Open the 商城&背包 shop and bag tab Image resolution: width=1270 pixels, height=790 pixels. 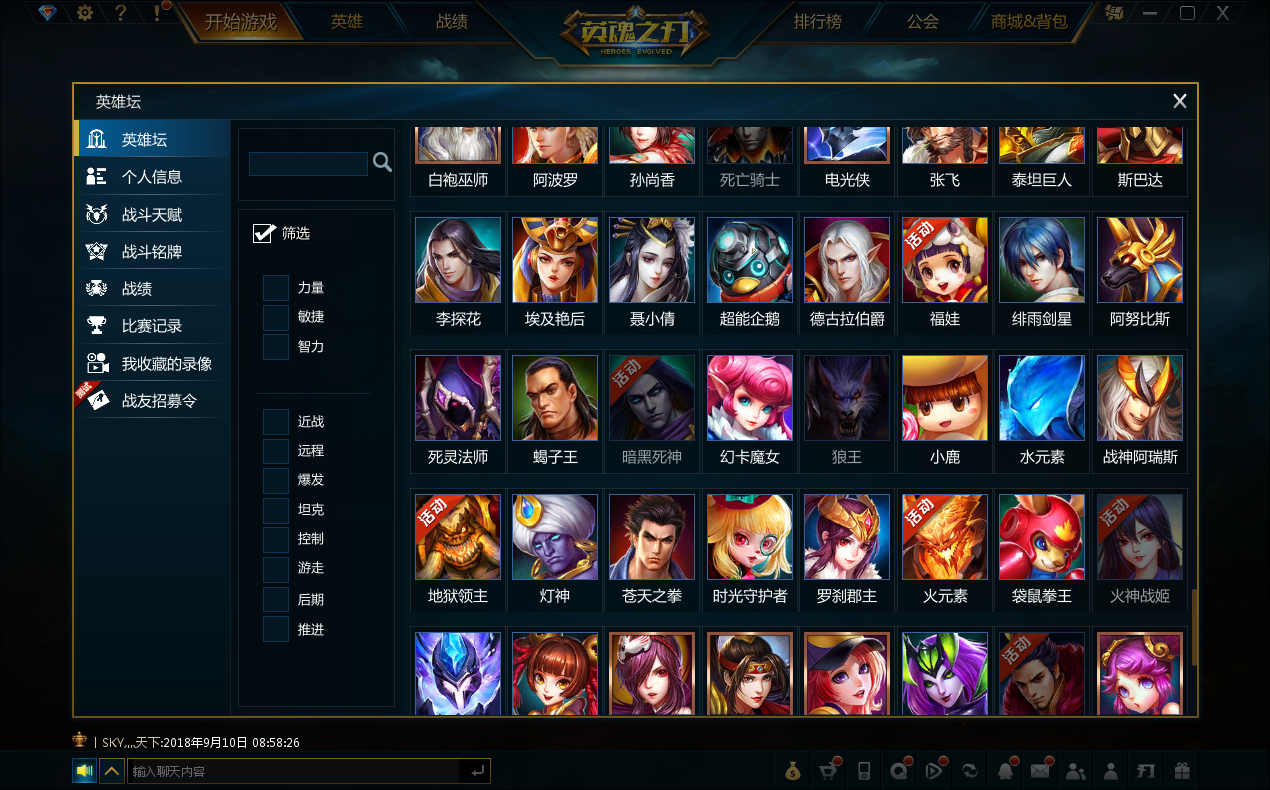pos(1029,22)
